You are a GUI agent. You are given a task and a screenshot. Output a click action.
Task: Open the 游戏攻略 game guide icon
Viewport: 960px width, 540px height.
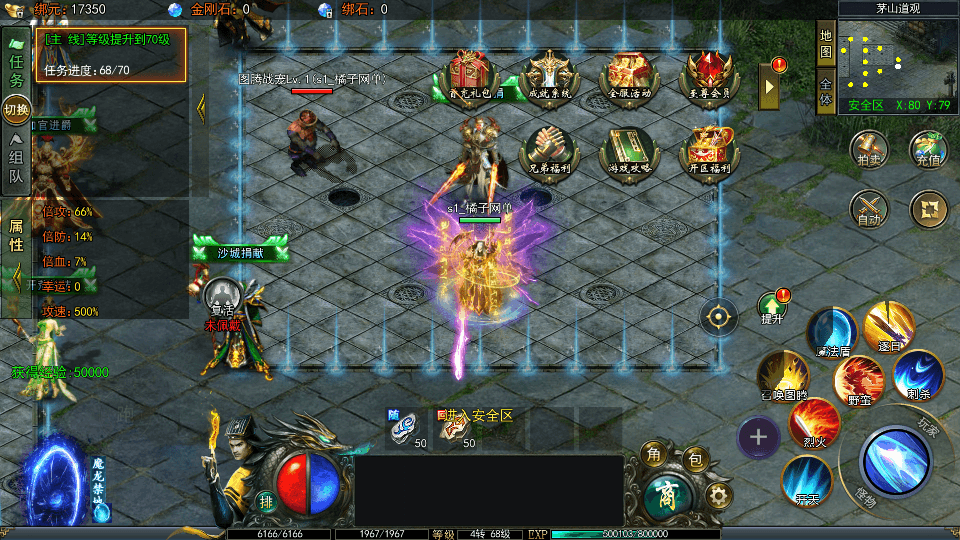629,151
